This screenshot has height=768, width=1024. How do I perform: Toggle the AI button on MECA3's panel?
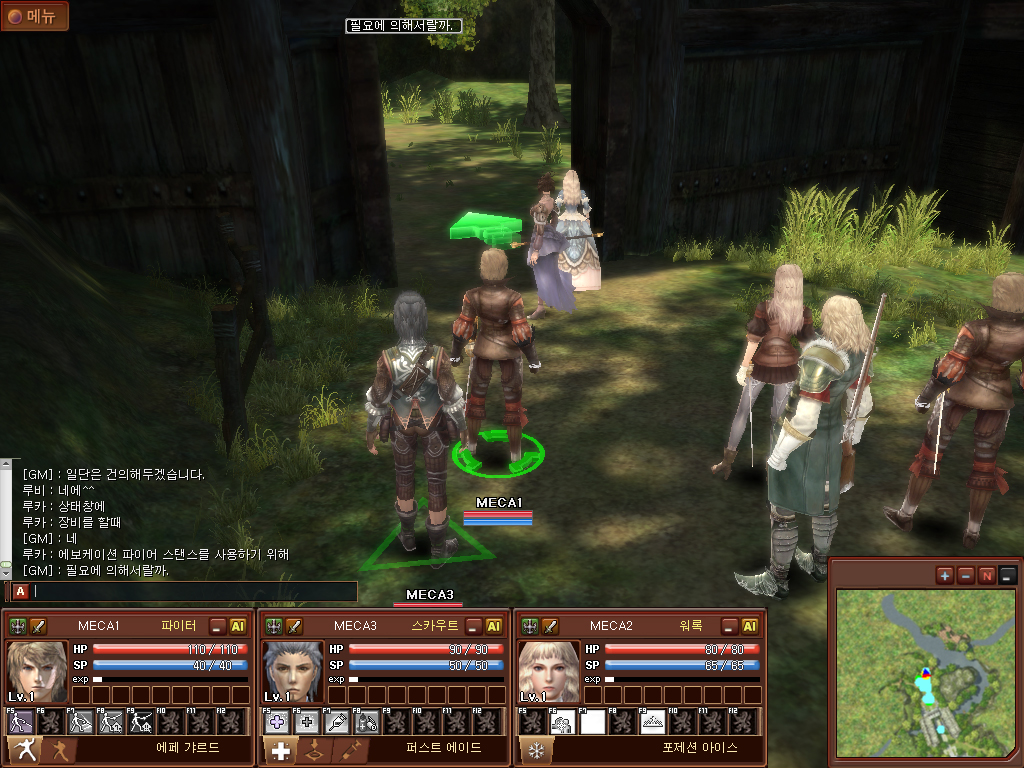(x=494, y=627)
